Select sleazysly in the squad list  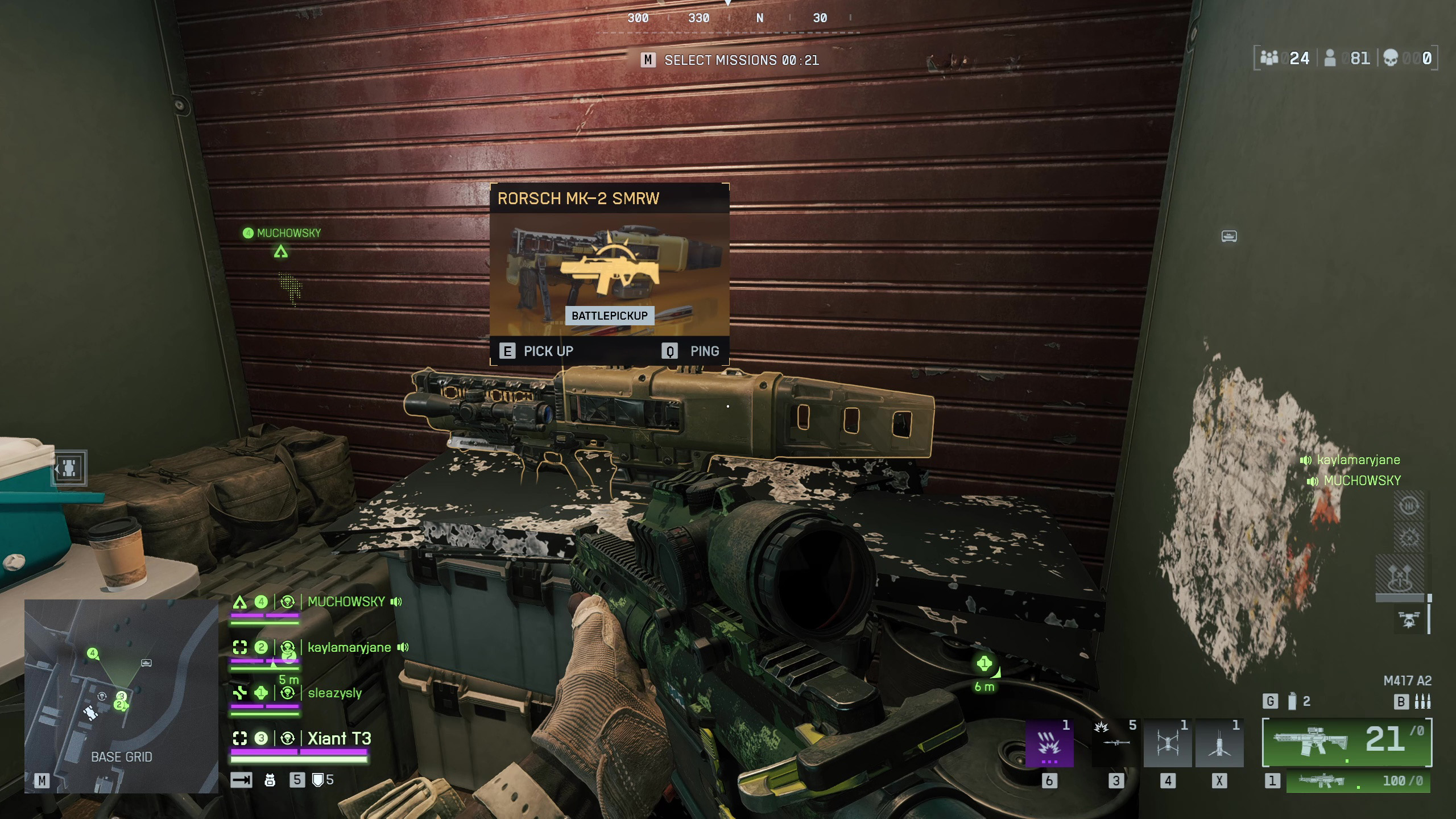pyautogui.click(x=334, y=693)
